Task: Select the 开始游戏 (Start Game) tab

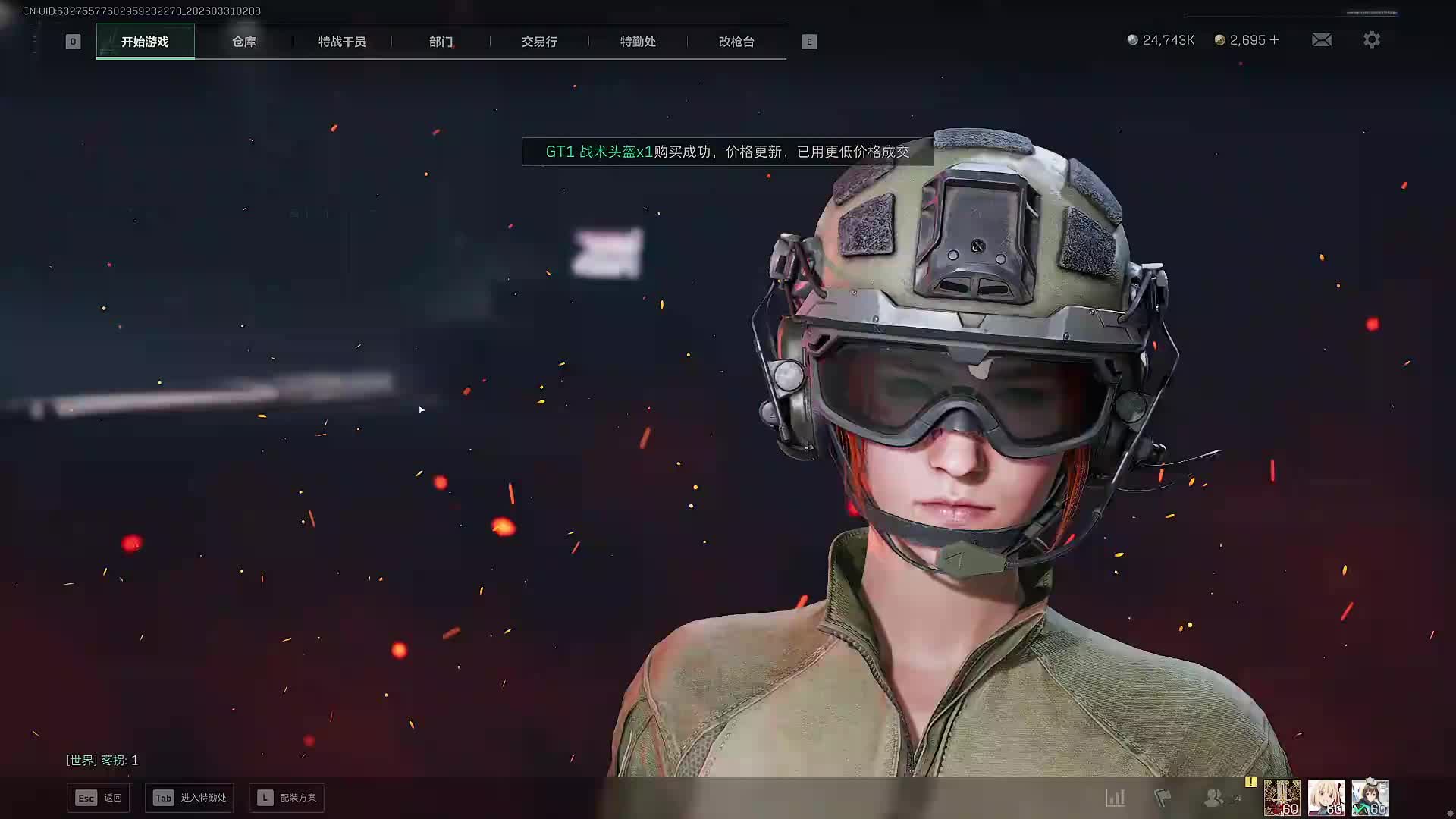Action: [145, 42]
